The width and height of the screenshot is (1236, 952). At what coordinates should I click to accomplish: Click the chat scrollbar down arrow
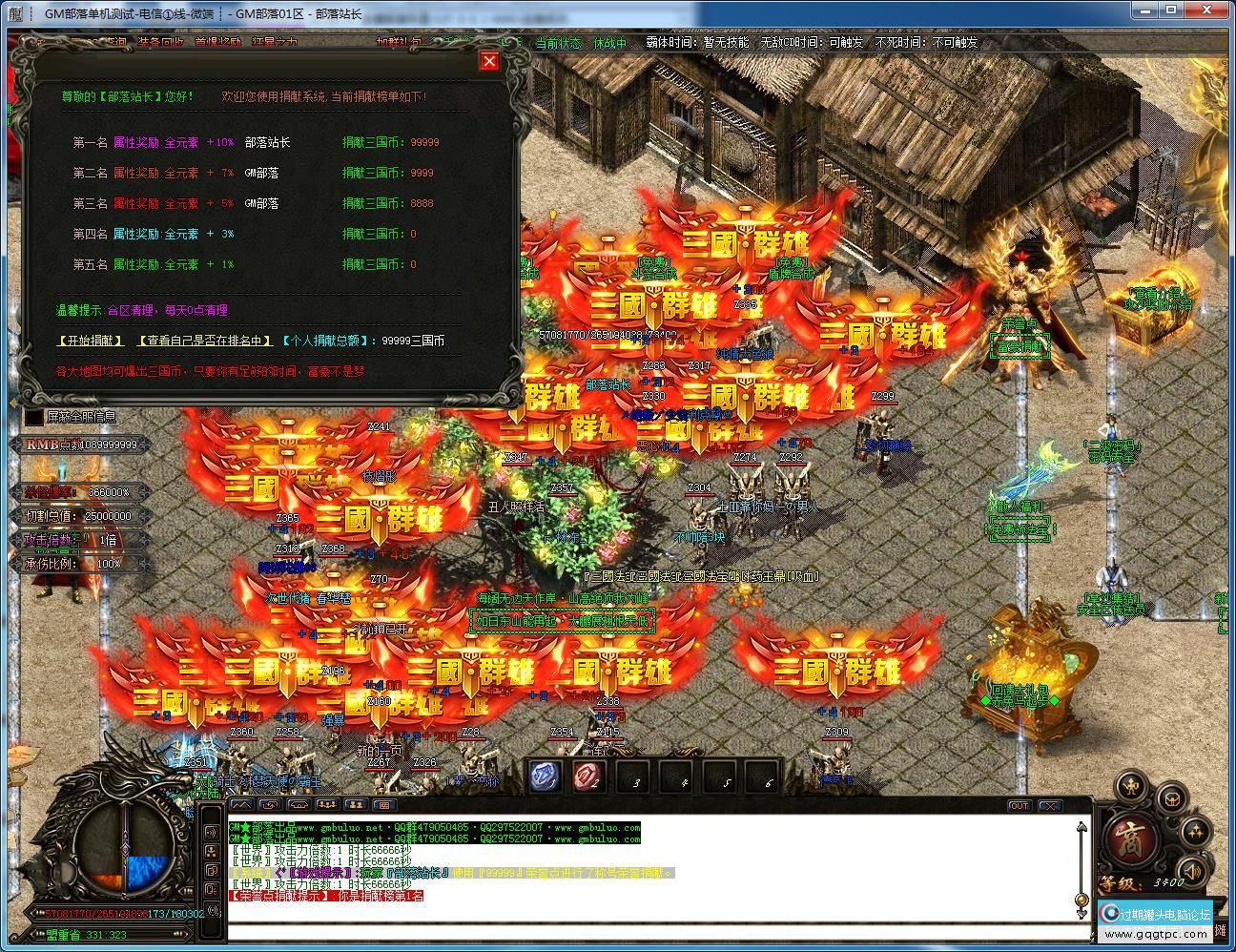tap(1081, 901)
